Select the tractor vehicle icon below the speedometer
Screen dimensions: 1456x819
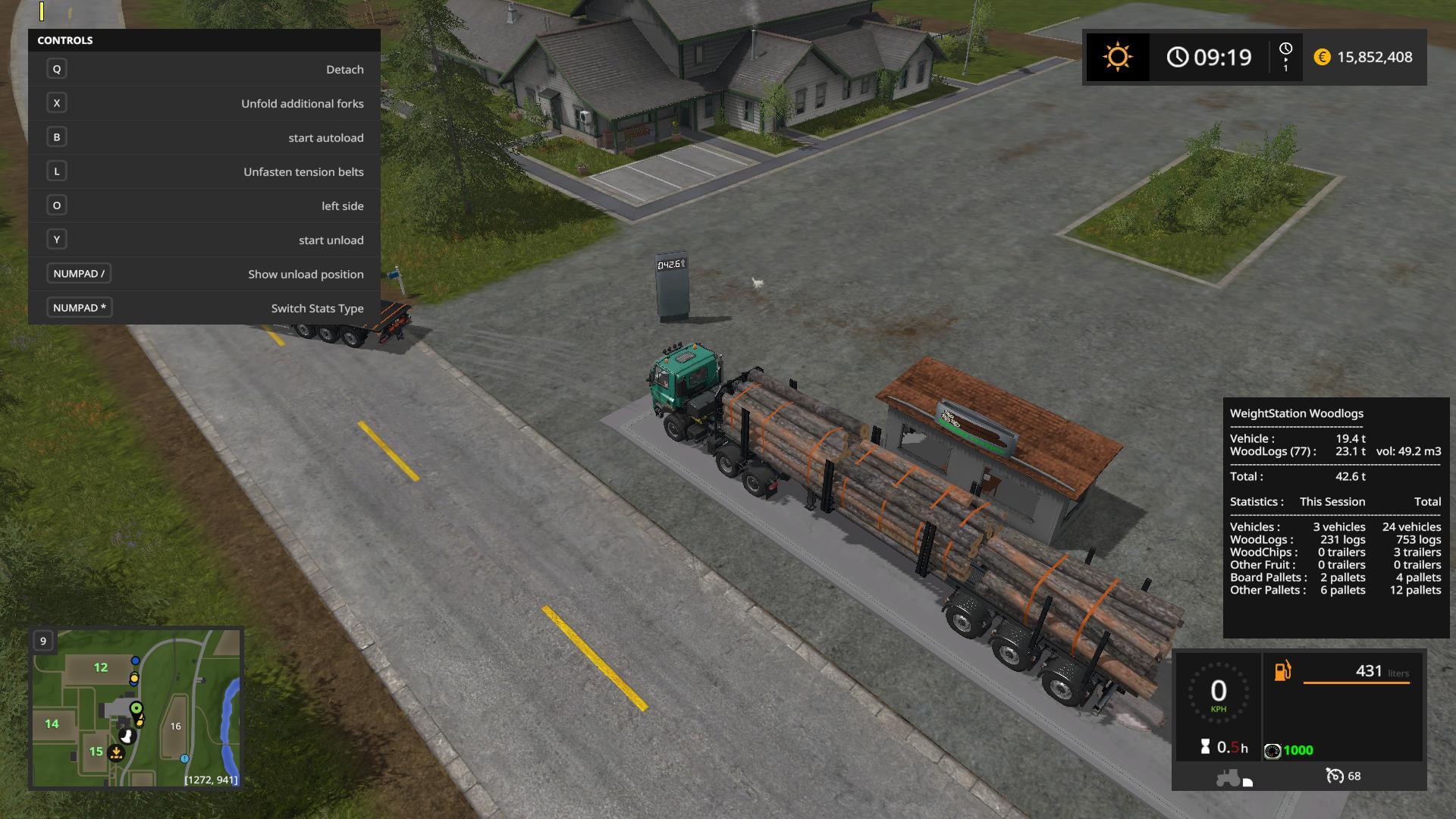1228,777
